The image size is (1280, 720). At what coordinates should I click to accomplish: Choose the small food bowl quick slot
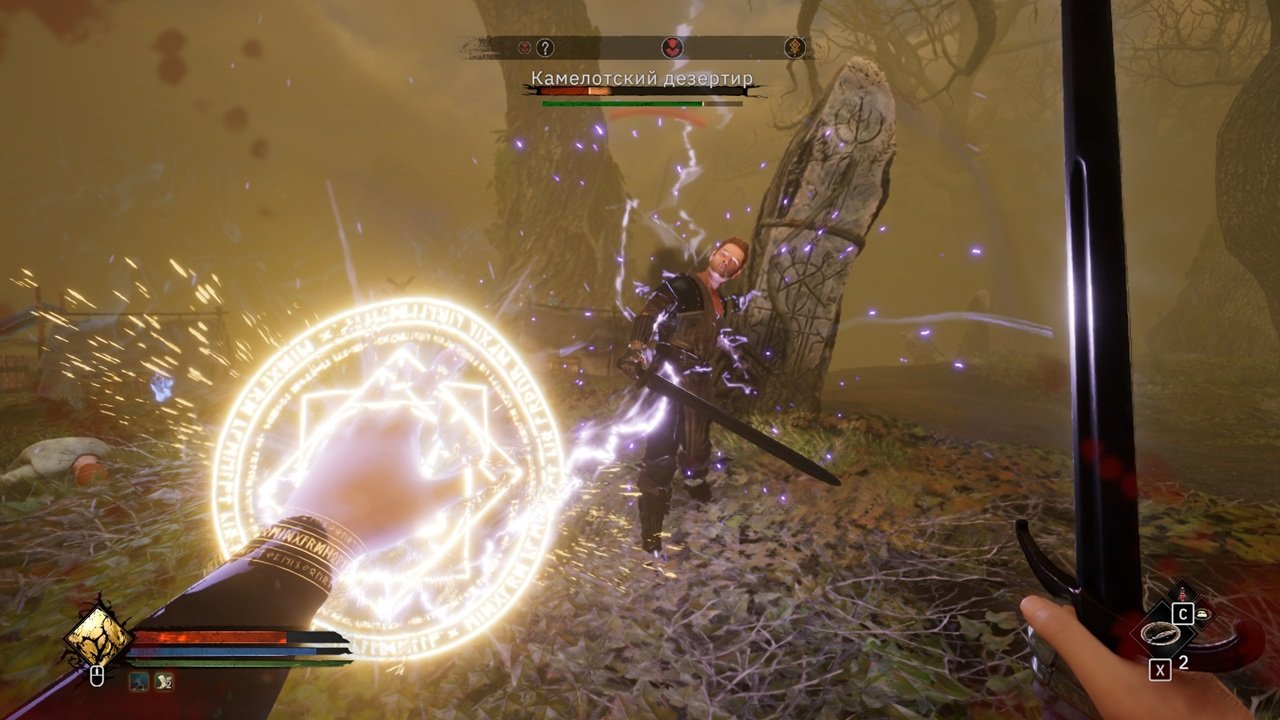(1201, 614)
